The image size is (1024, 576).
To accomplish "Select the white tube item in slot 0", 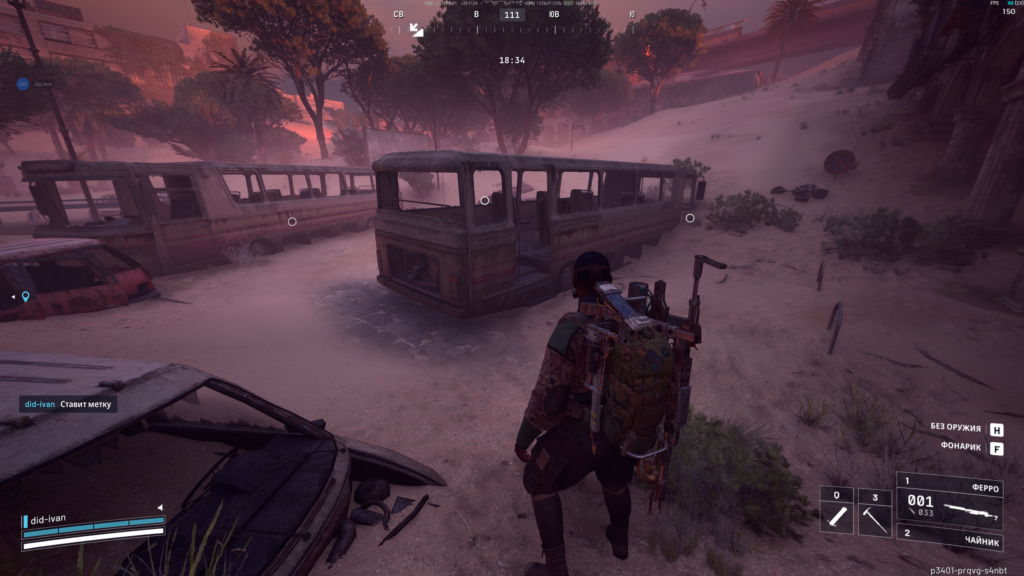I will point(836,512).
